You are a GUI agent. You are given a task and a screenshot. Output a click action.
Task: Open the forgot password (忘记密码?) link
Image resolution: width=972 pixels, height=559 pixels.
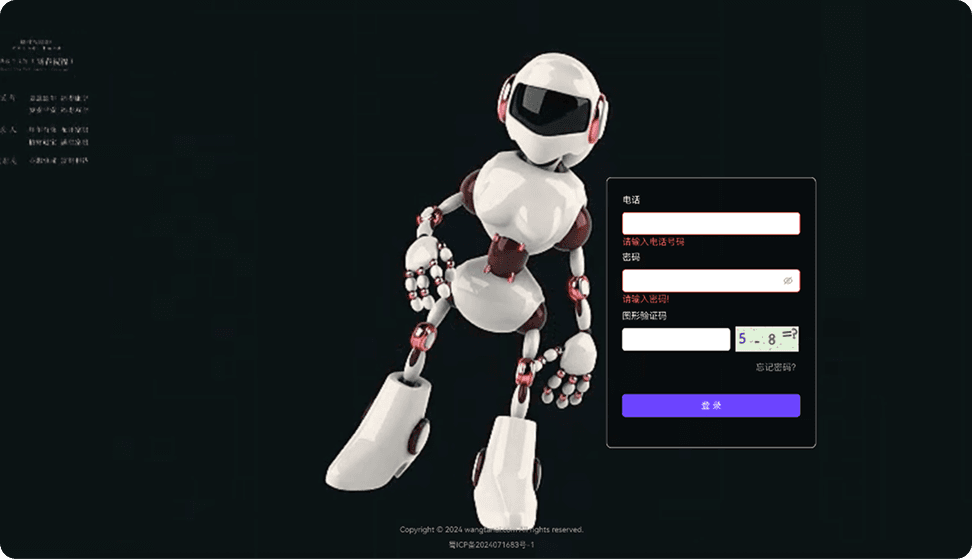tap(776, 367)
